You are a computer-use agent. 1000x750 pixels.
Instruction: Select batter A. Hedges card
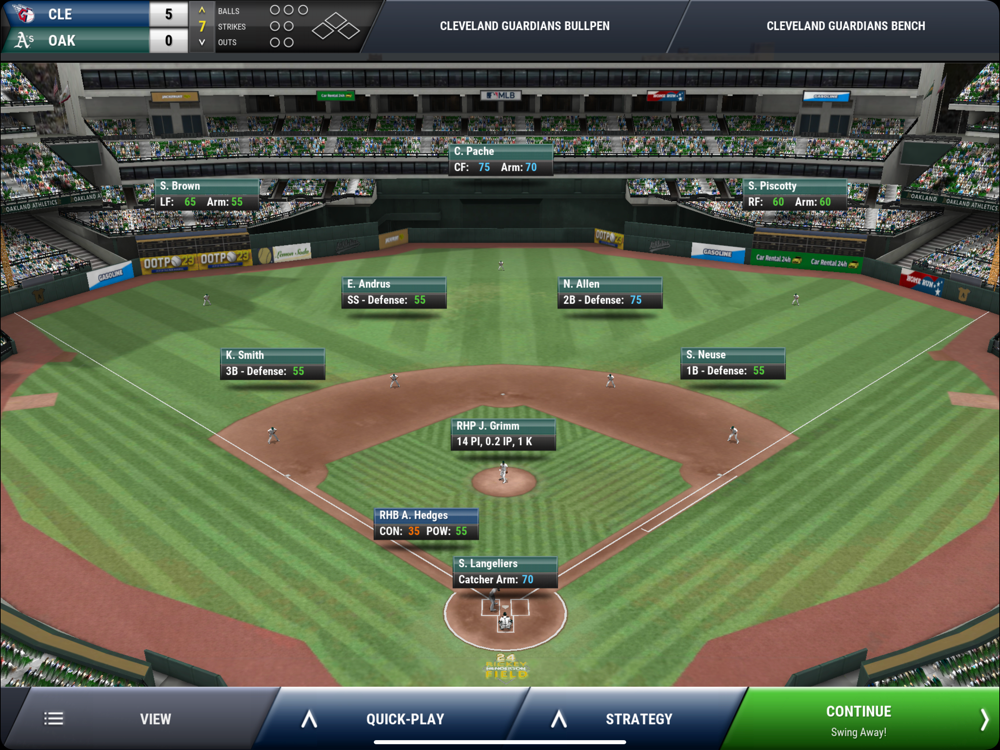click(426, 524)
